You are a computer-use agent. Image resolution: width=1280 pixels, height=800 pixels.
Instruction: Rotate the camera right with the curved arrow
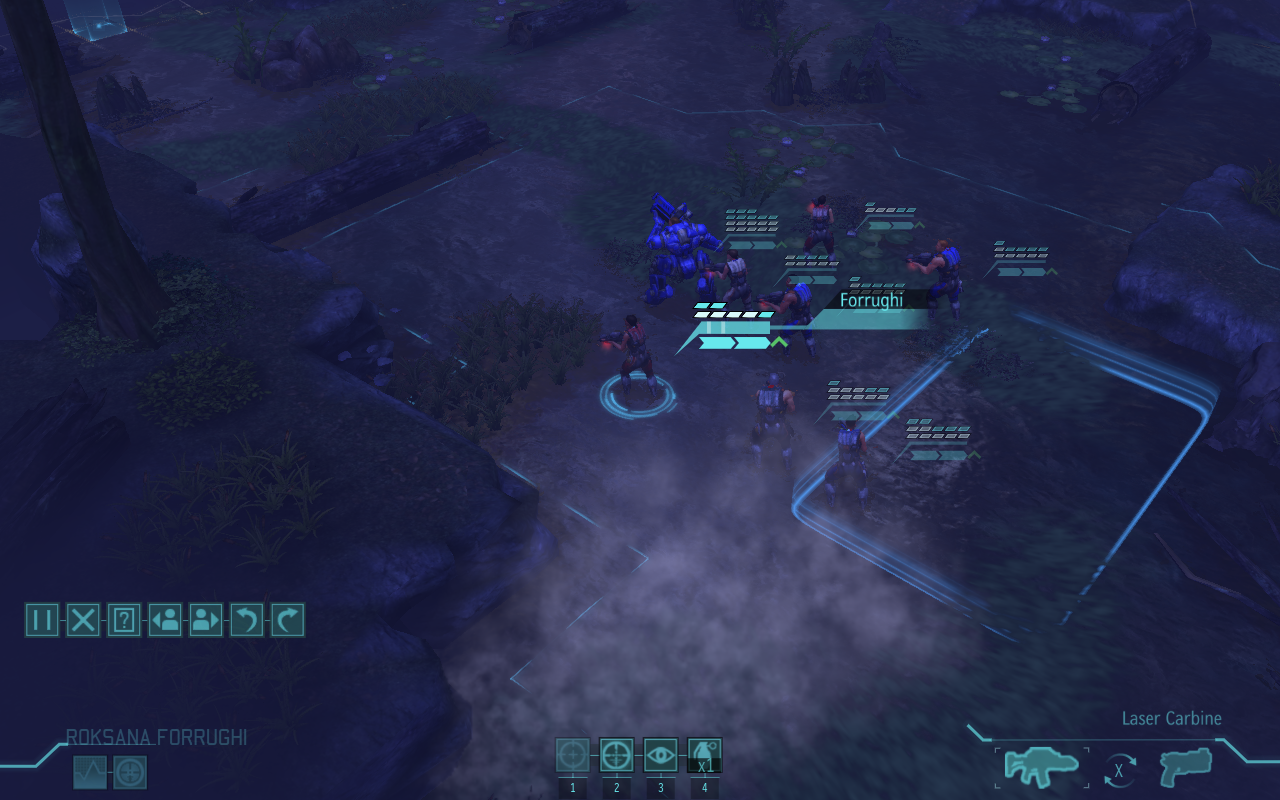[x=288, y=620]
